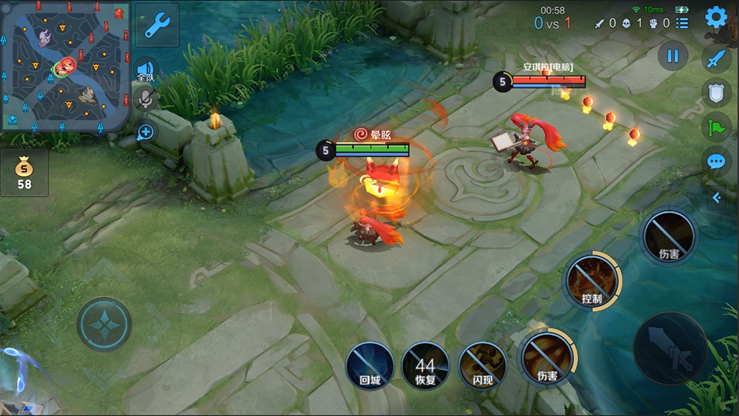
Task: Send the green flag rally signal
Action: [716, 127]
